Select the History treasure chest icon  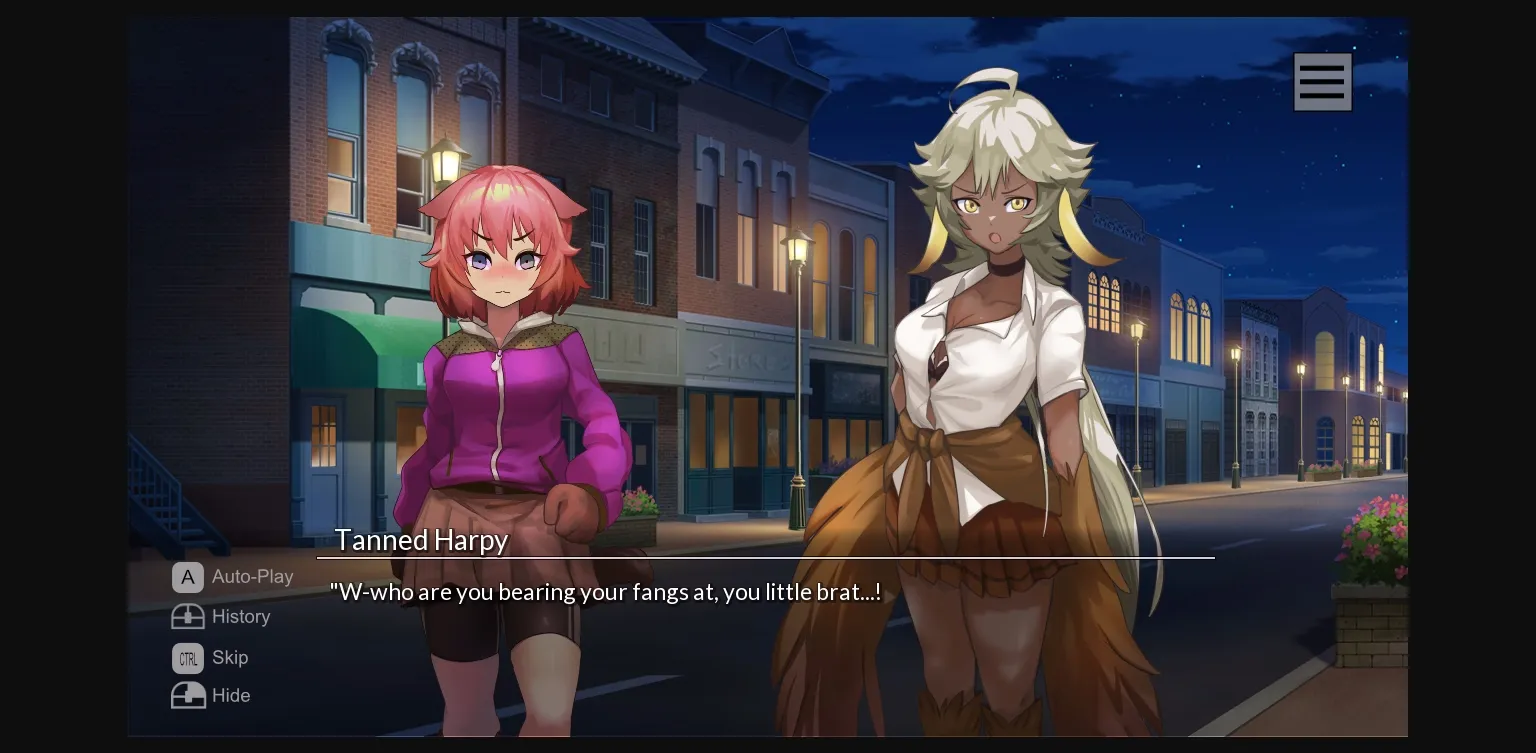point(188,616)
